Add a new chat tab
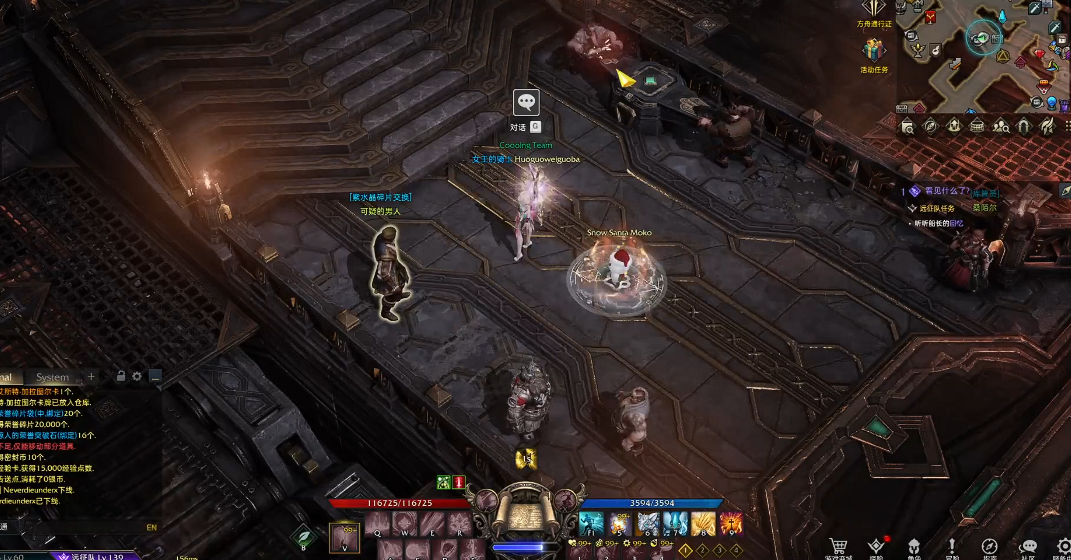The width and height of the screenshot is (1071, 560). pyautogui.click(x=92, y=376)
